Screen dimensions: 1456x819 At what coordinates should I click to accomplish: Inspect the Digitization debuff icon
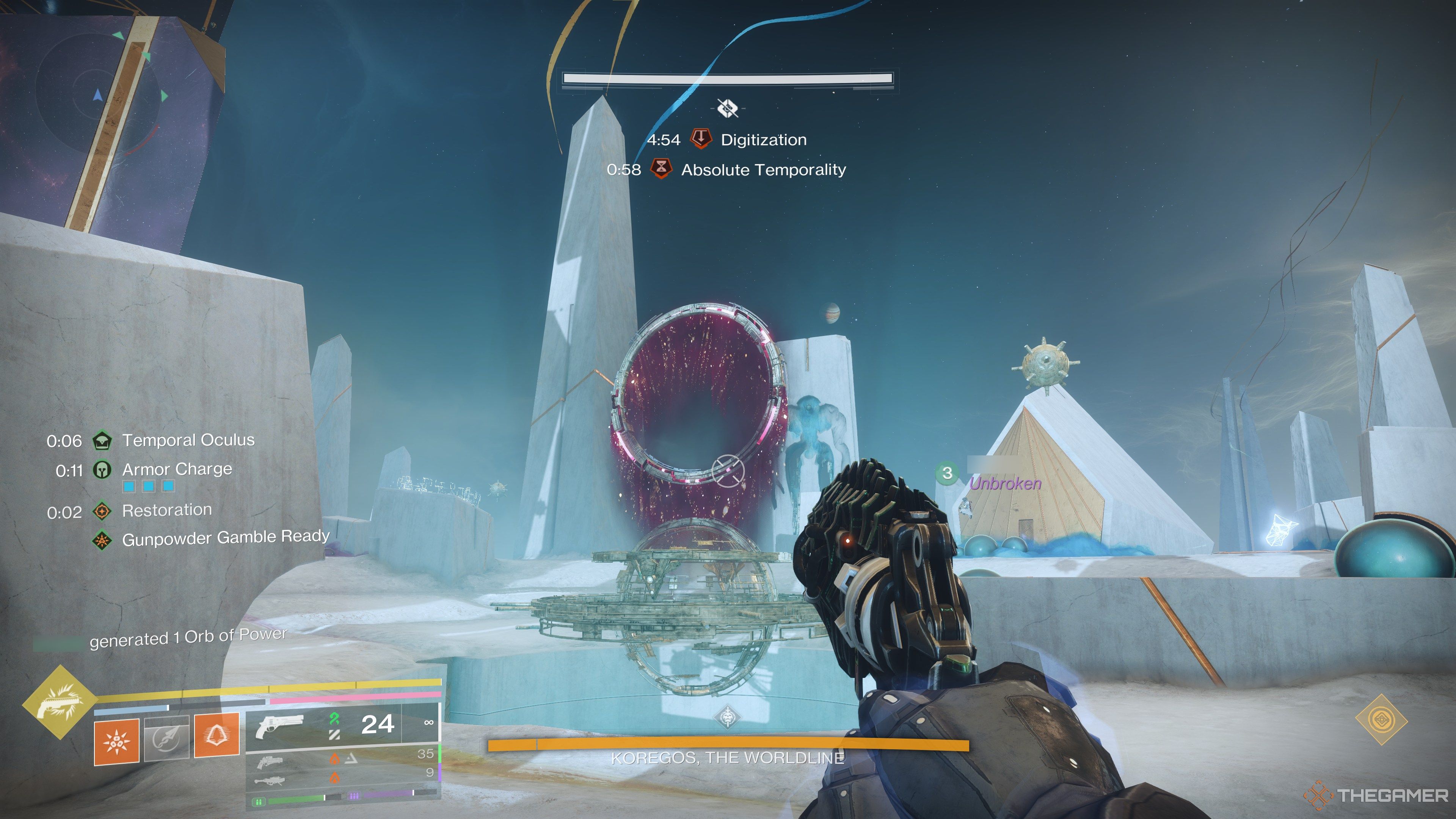coord(701,139)
